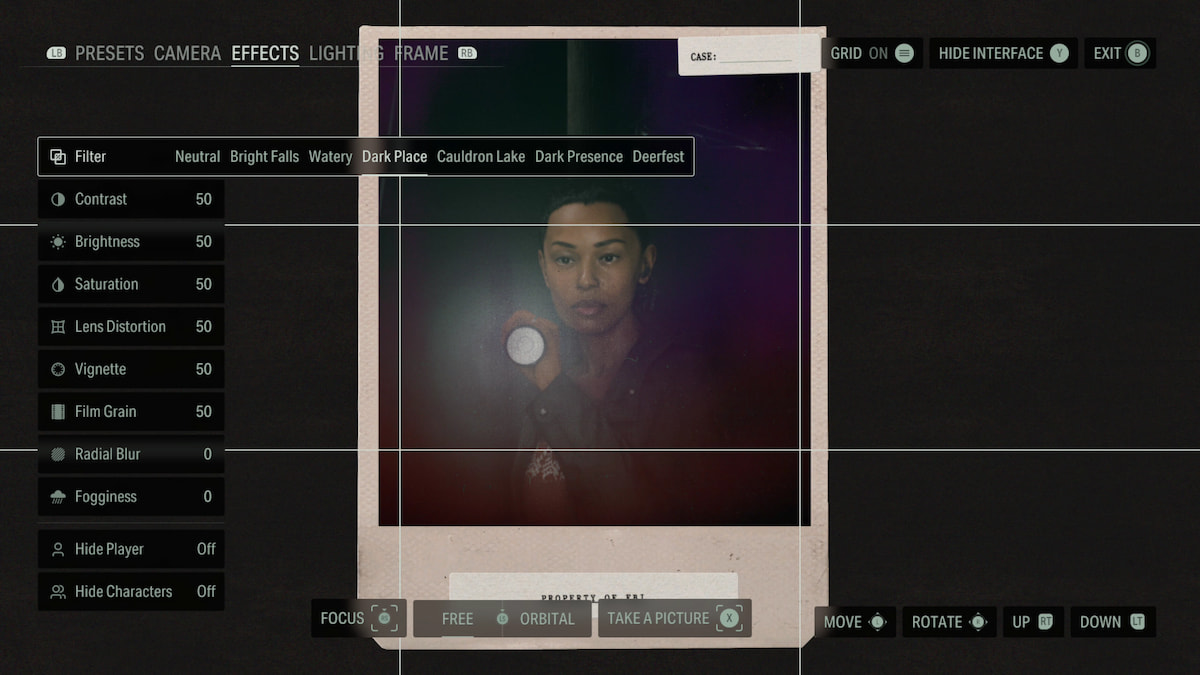Toggle the Hide Player option
This screenshot has width=1200, height=675.
coord(131,549)
